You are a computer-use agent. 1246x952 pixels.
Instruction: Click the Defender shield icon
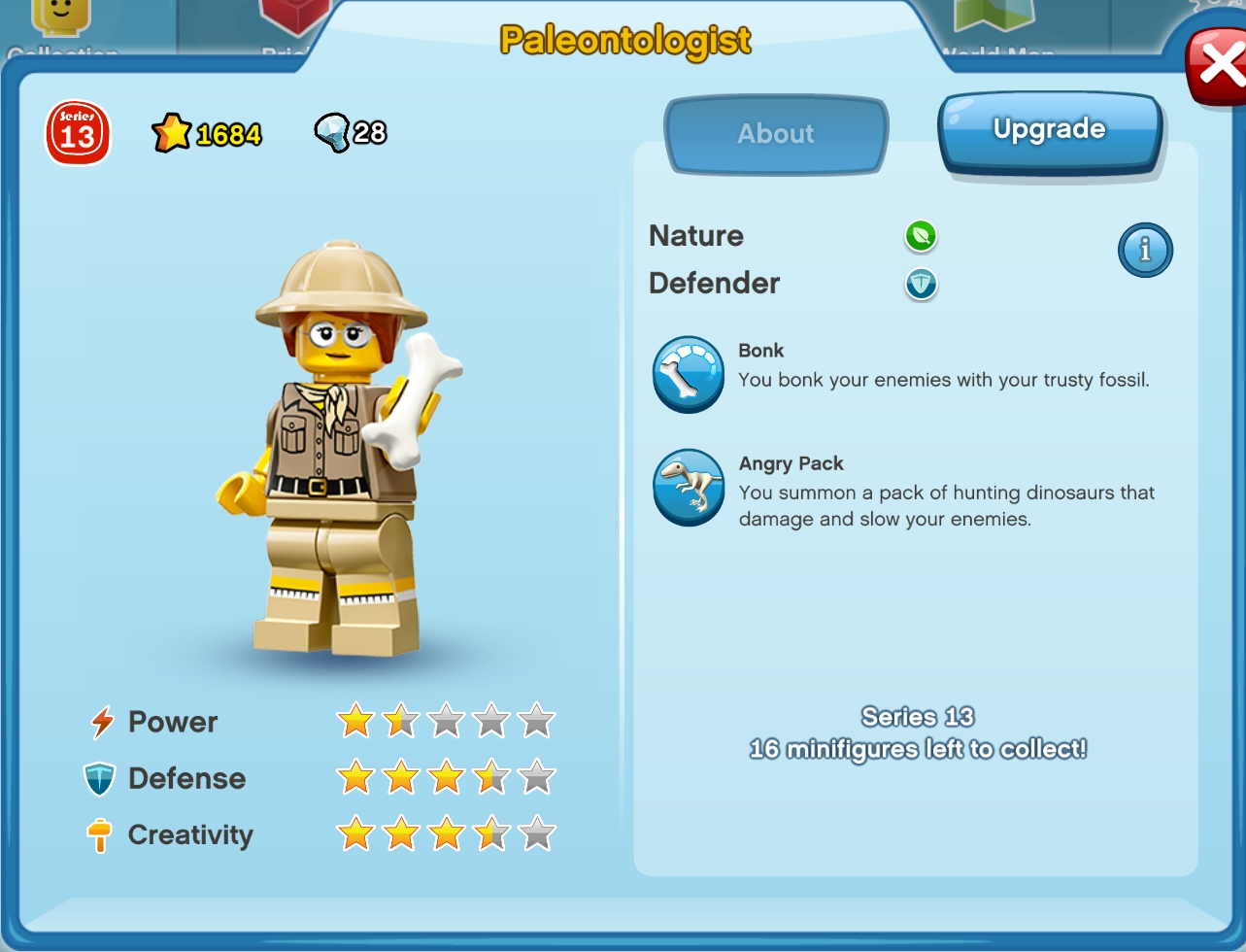(920, 285)
